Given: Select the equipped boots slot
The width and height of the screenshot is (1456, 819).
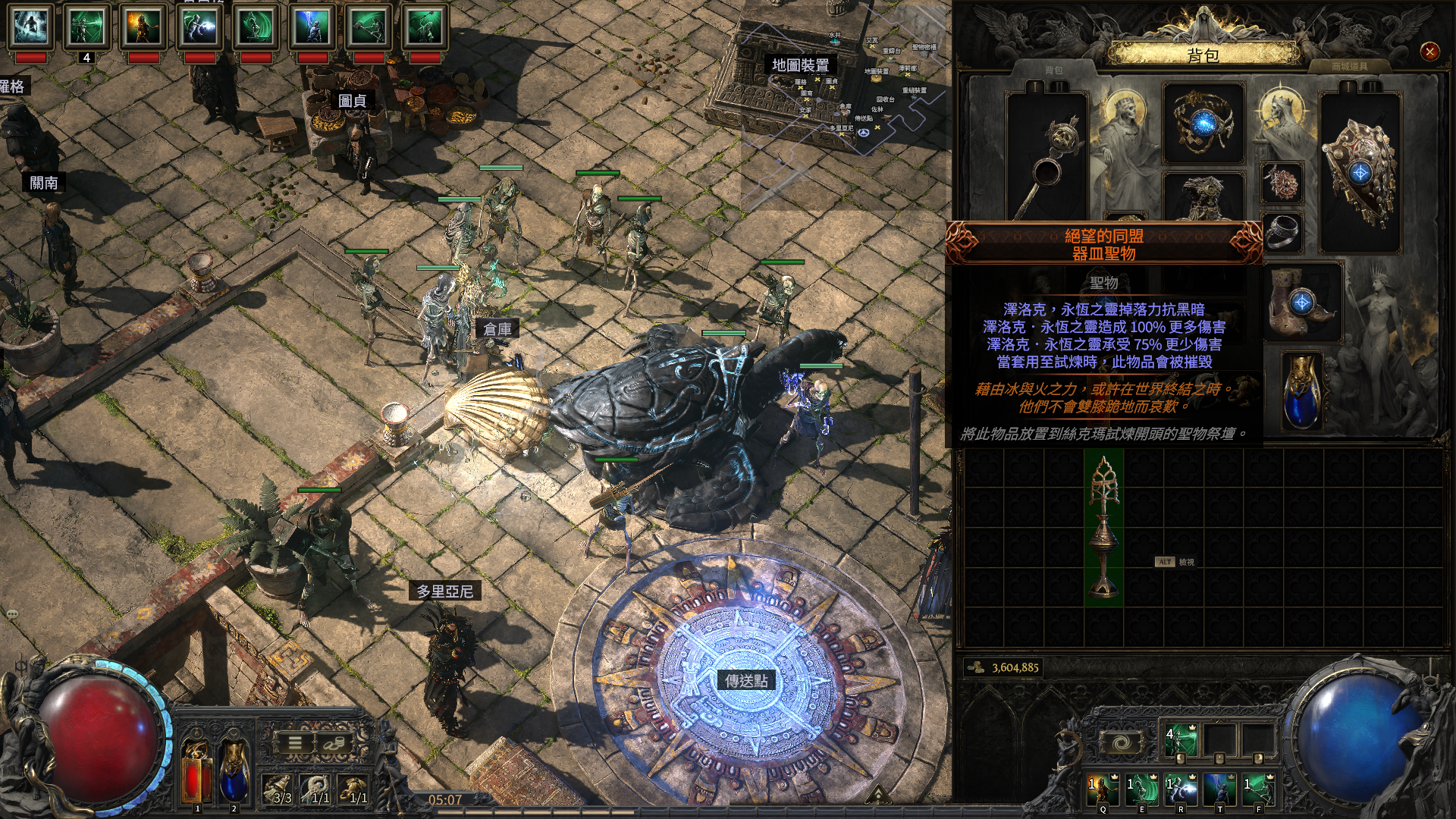Looking at the screenshot, I should click(x=1303, y=303).
